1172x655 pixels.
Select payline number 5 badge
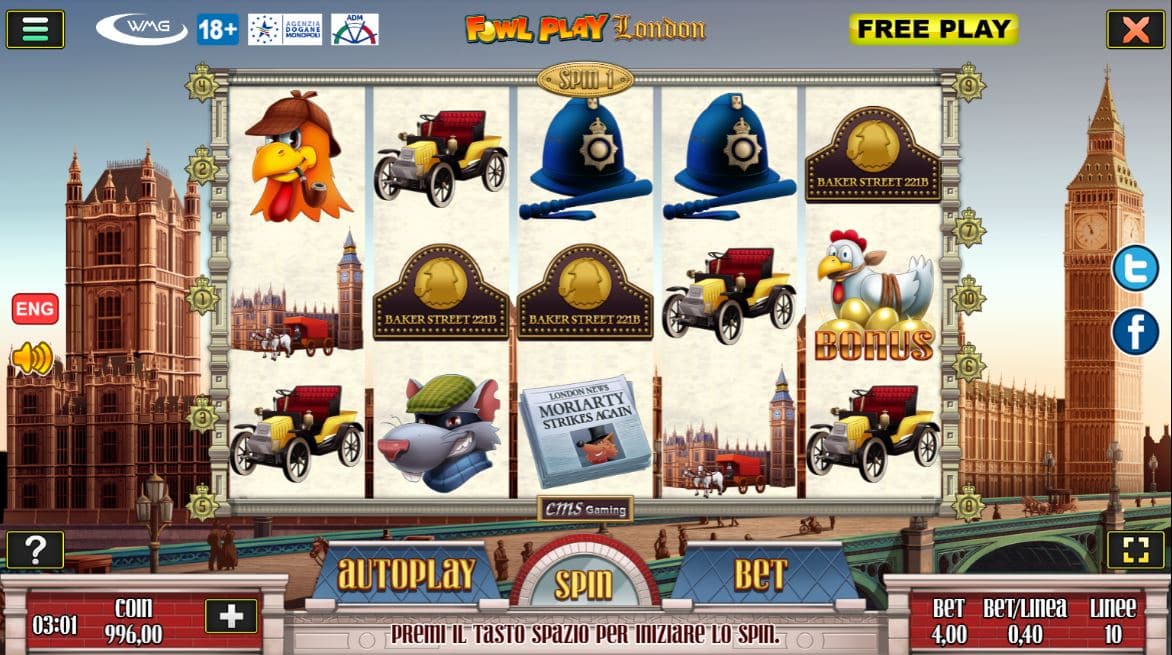pyautogui.click(x=203, y=502)
